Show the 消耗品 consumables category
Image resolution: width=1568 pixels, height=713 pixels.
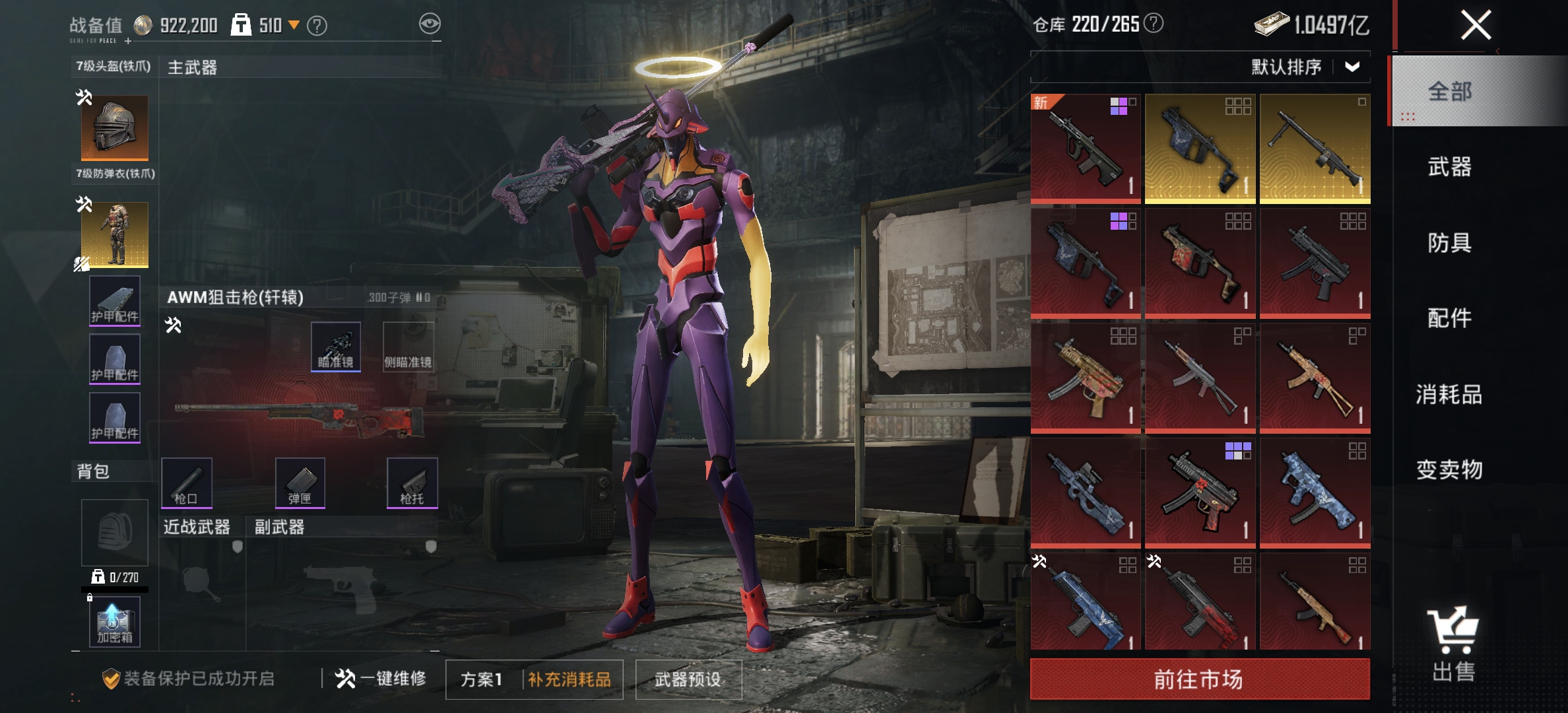click(1449, 394)
